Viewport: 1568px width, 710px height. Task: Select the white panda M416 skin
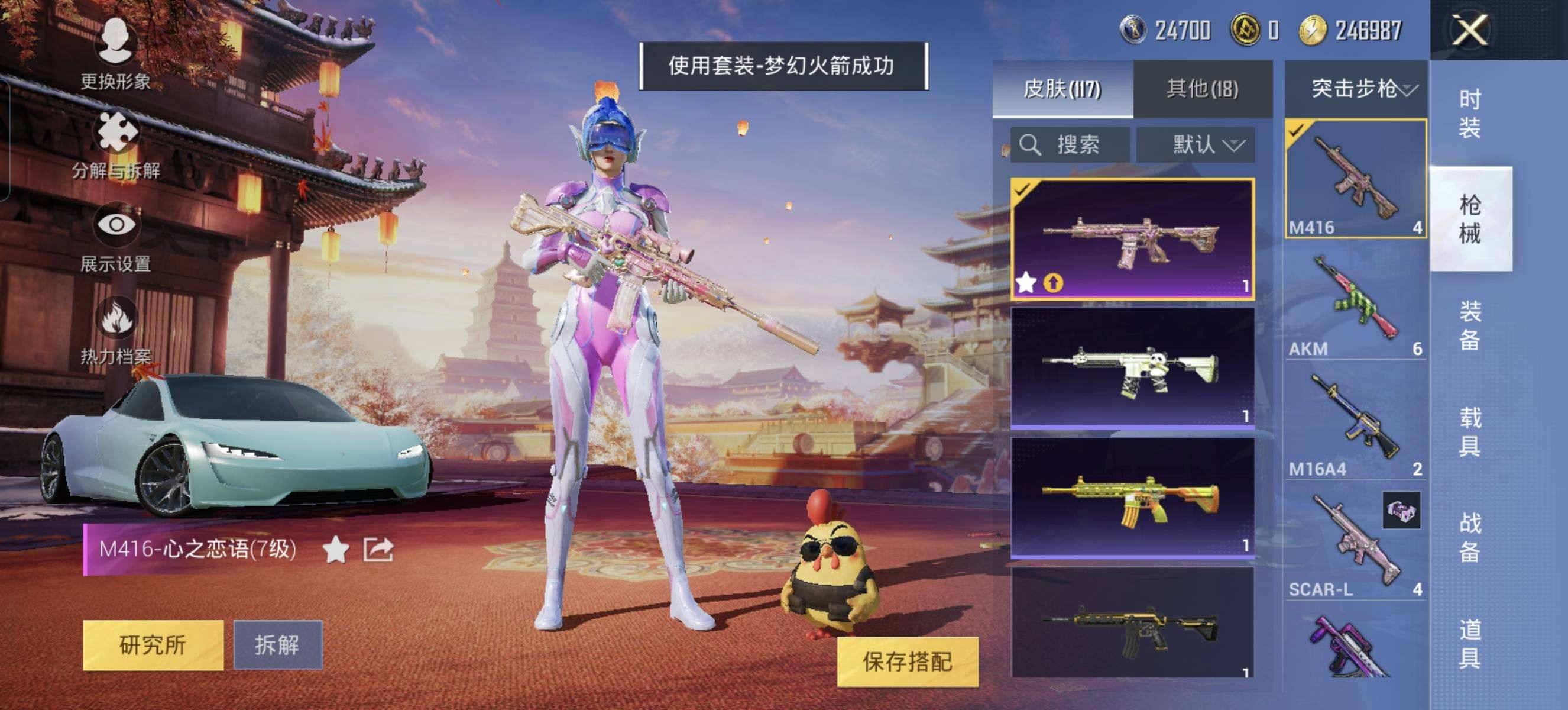pyautogui.click(x=1132, y=368)
